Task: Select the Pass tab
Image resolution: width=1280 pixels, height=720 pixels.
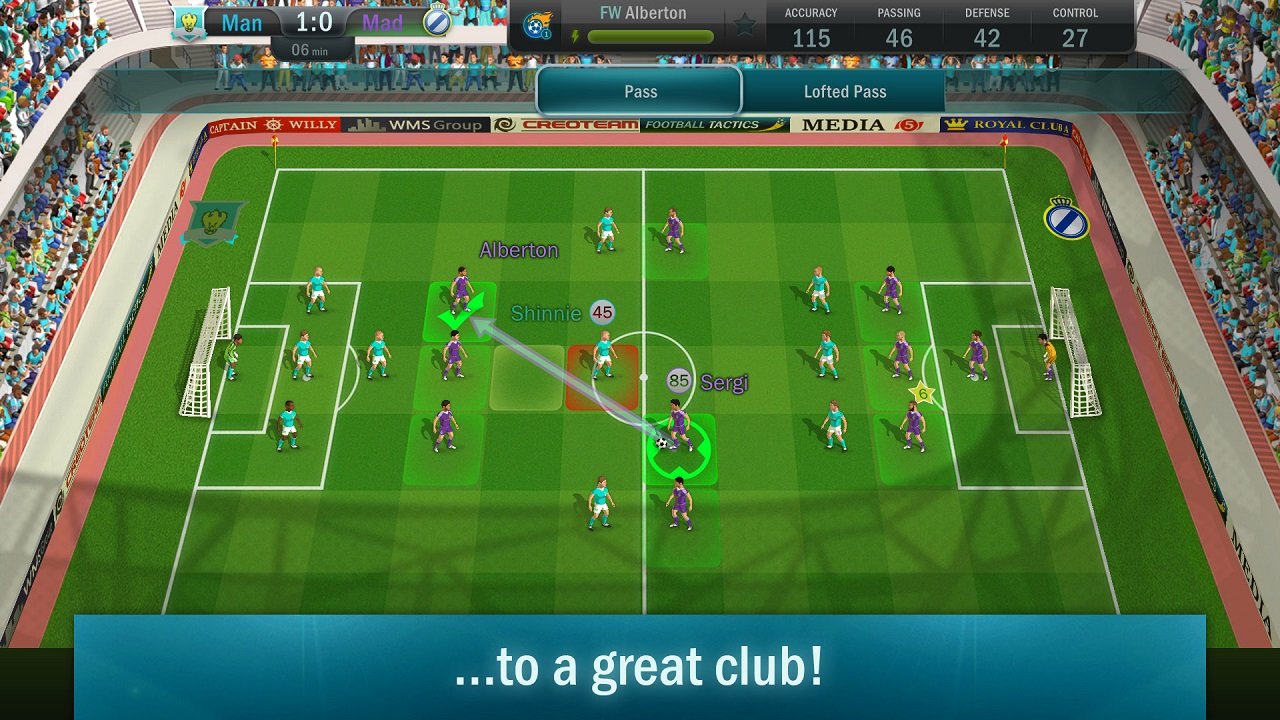Action: click(x=640, y=91)
